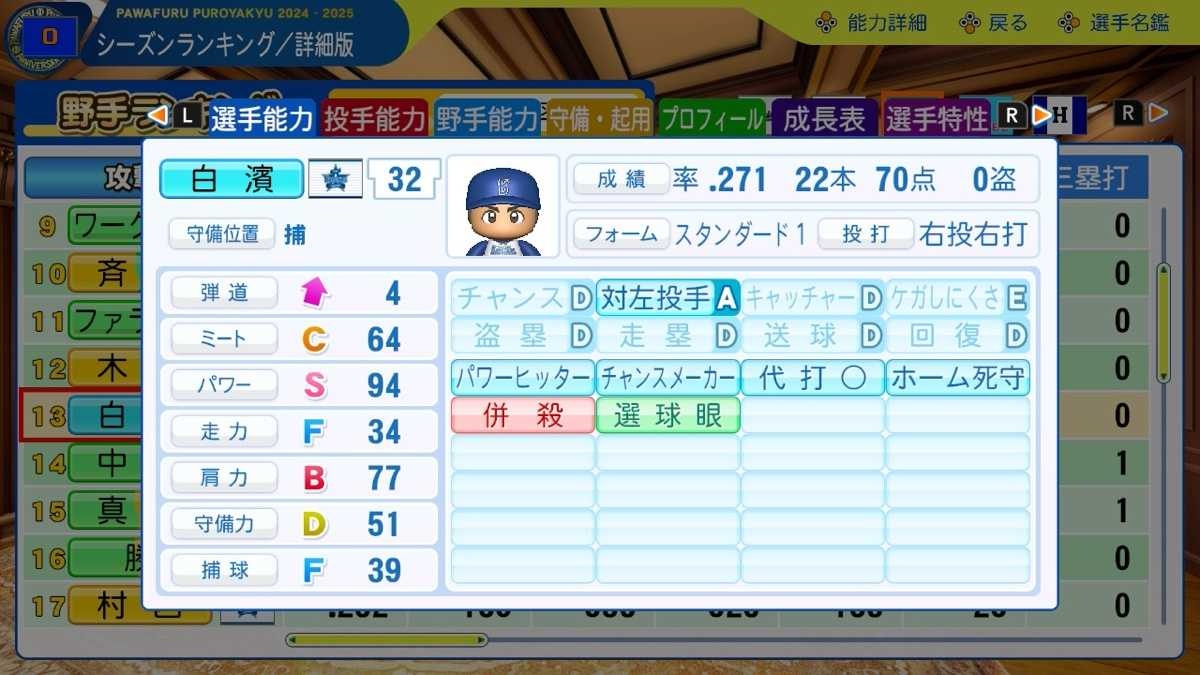Select the green 選球眼 skill tile
The height and width of the screenshot is (675, 1200).
tap(667, 415)
